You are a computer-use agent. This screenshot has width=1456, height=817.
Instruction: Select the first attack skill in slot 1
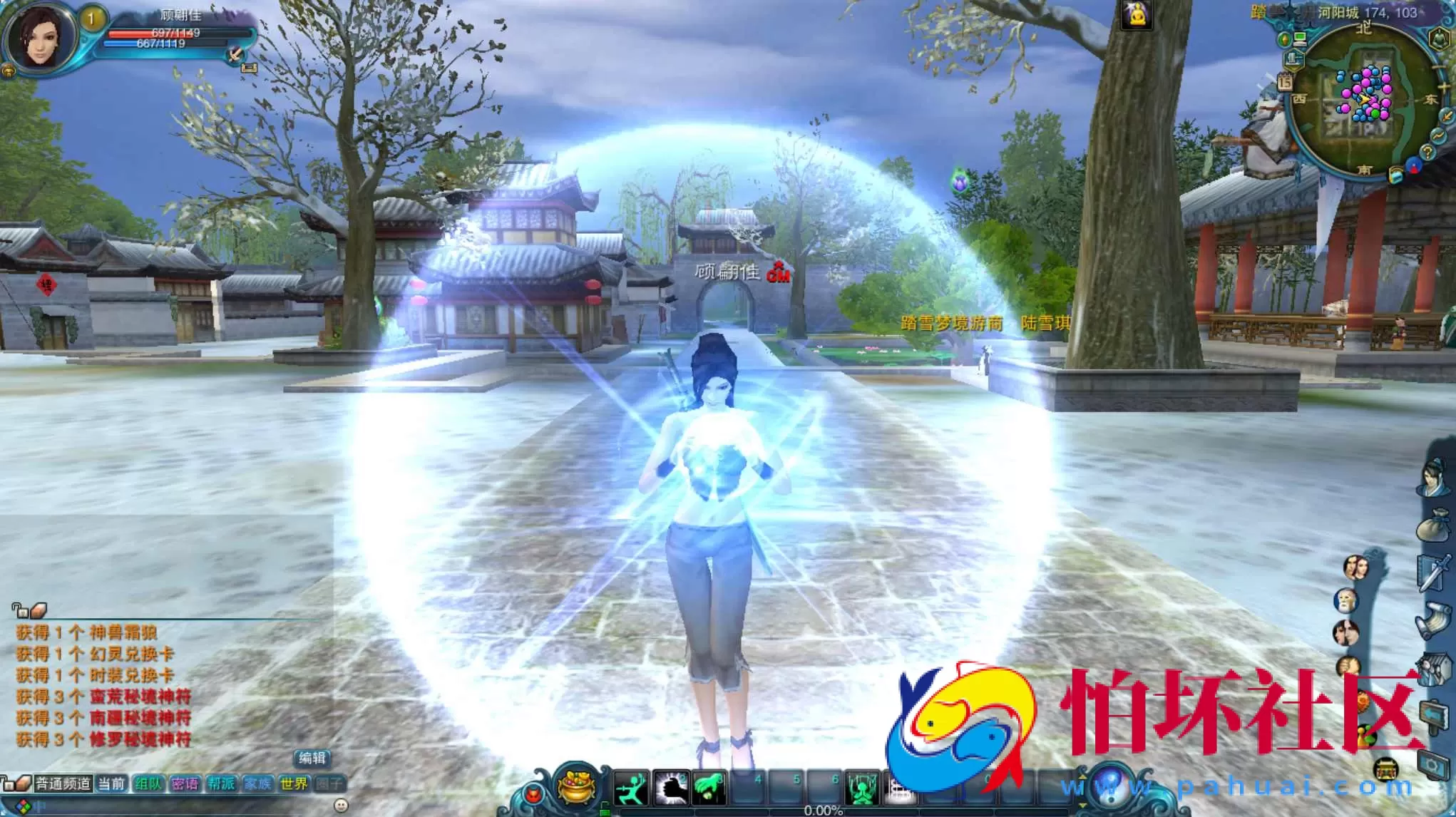coord(631,788)
